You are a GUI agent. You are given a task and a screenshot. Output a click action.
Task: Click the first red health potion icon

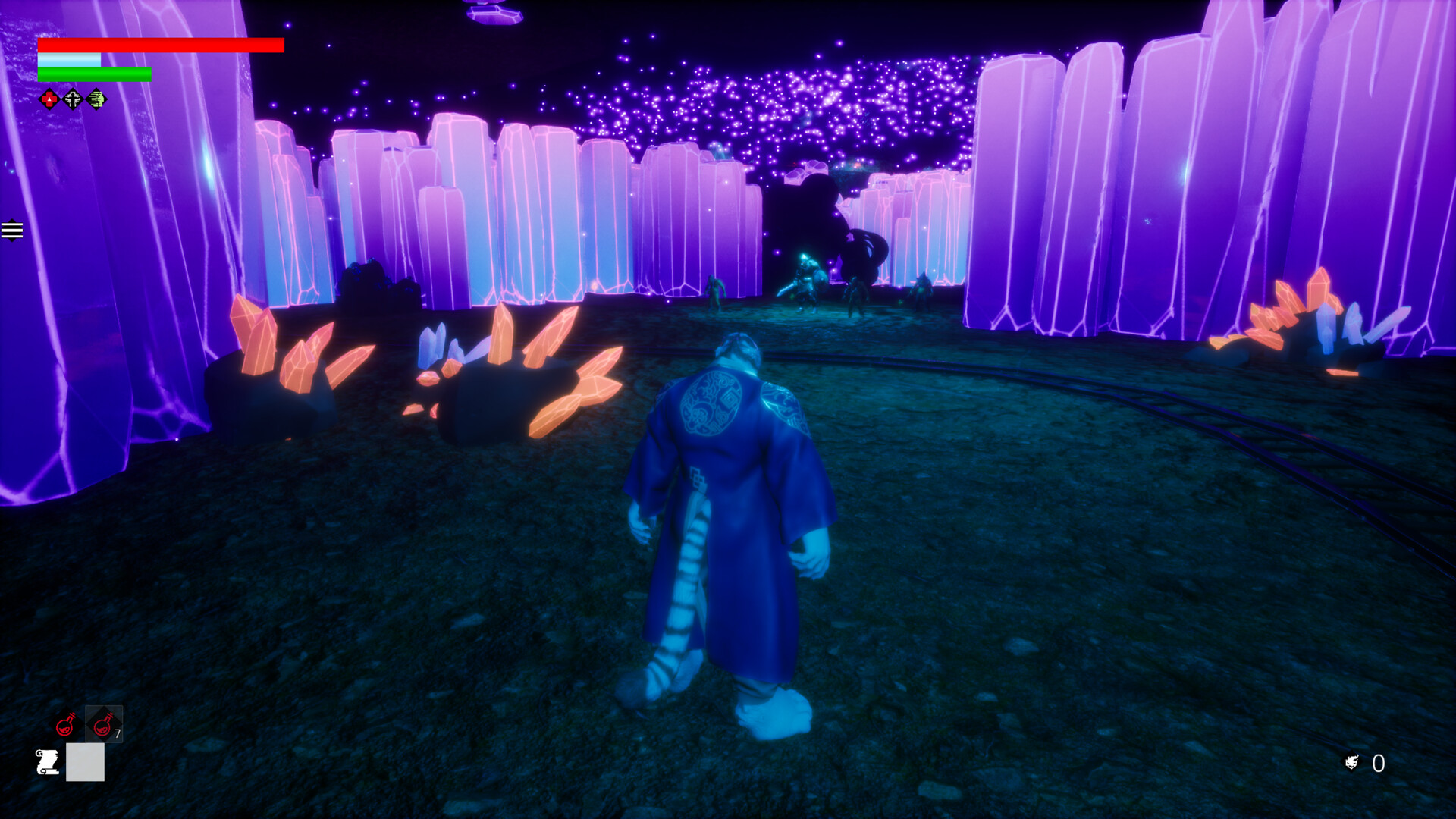click(x=64, y=726)
